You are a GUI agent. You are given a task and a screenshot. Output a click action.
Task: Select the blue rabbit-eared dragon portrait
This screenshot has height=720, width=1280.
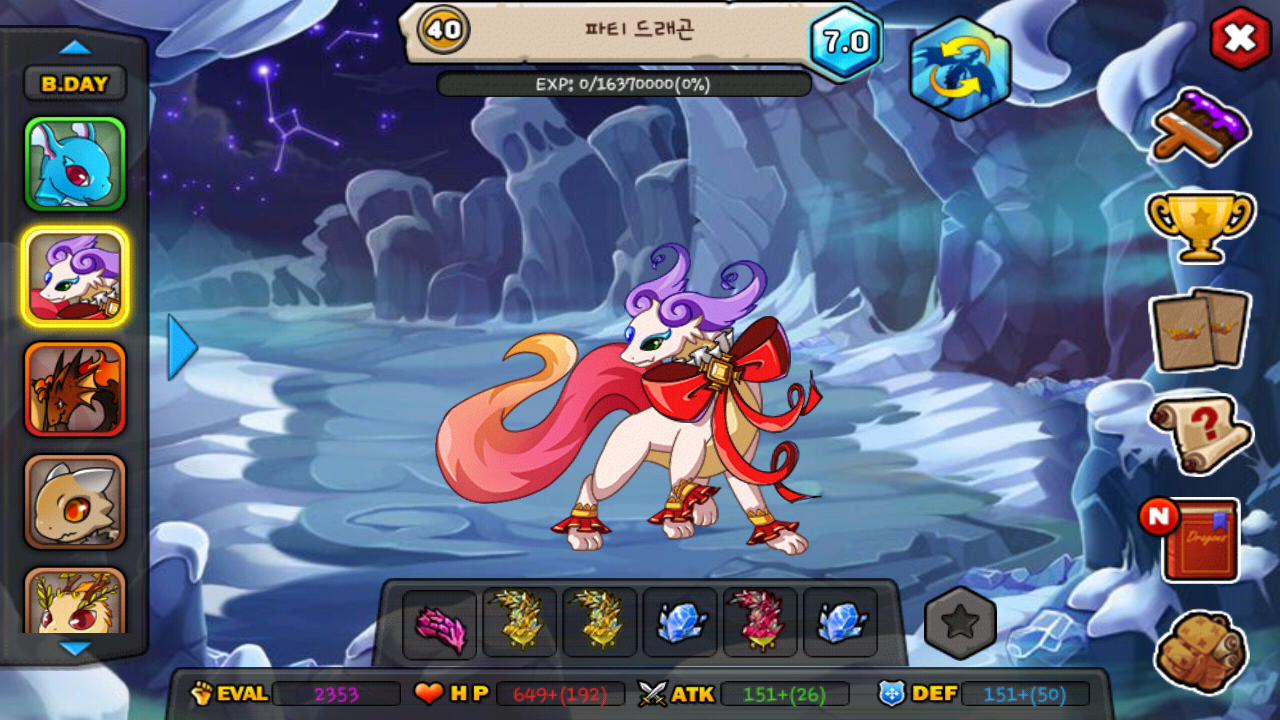click(x=75, y=164)
